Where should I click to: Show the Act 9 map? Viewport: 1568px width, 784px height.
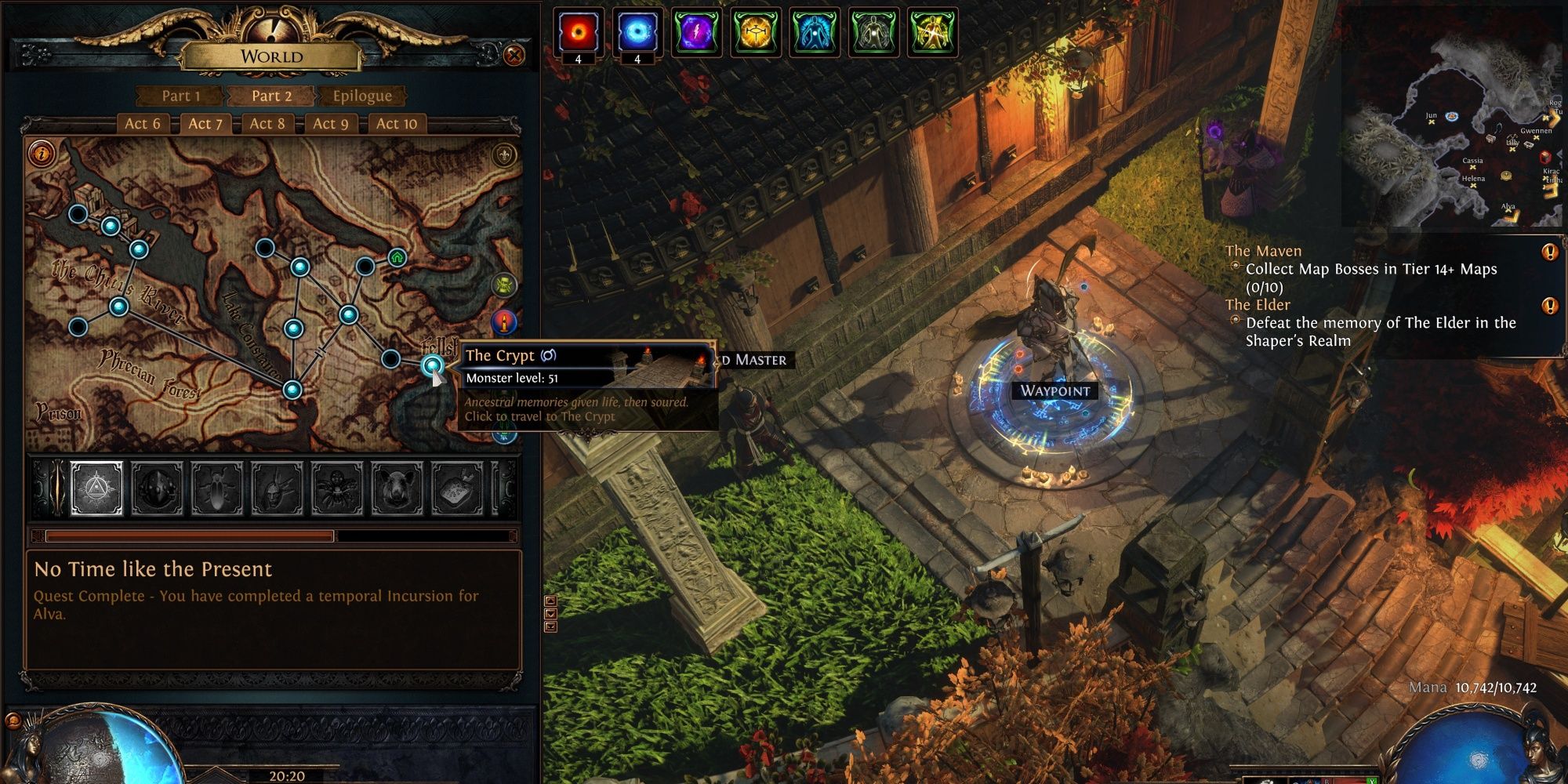[x=331, y=123]
